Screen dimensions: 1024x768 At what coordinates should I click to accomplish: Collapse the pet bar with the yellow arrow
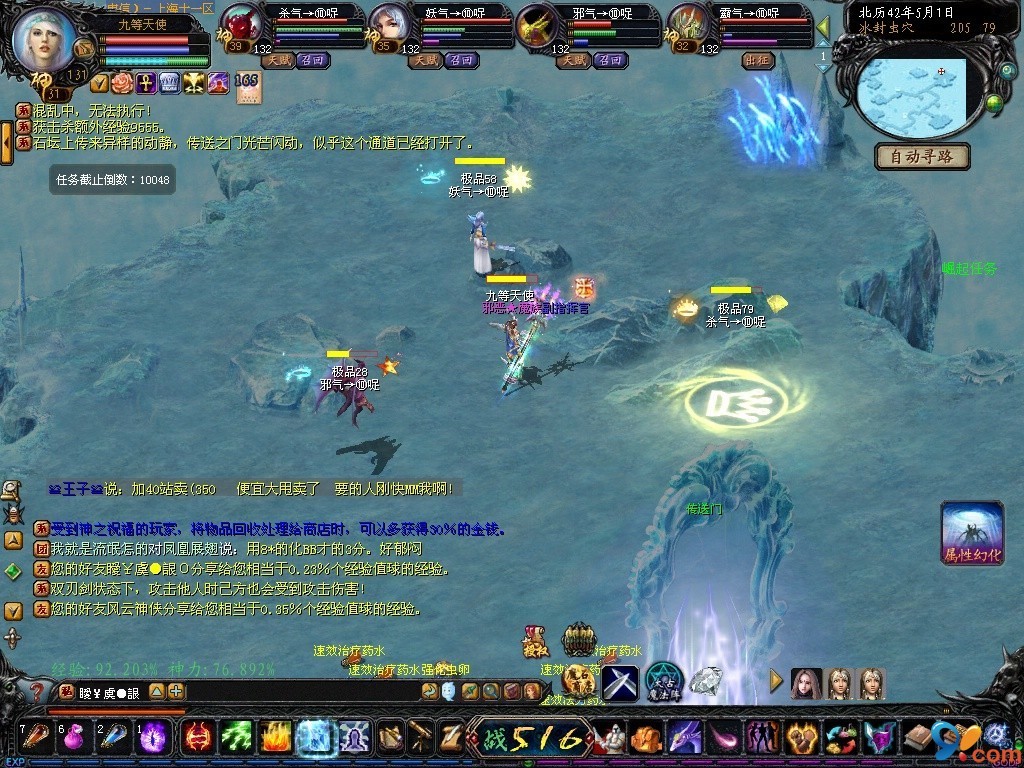tap(823, 27)
